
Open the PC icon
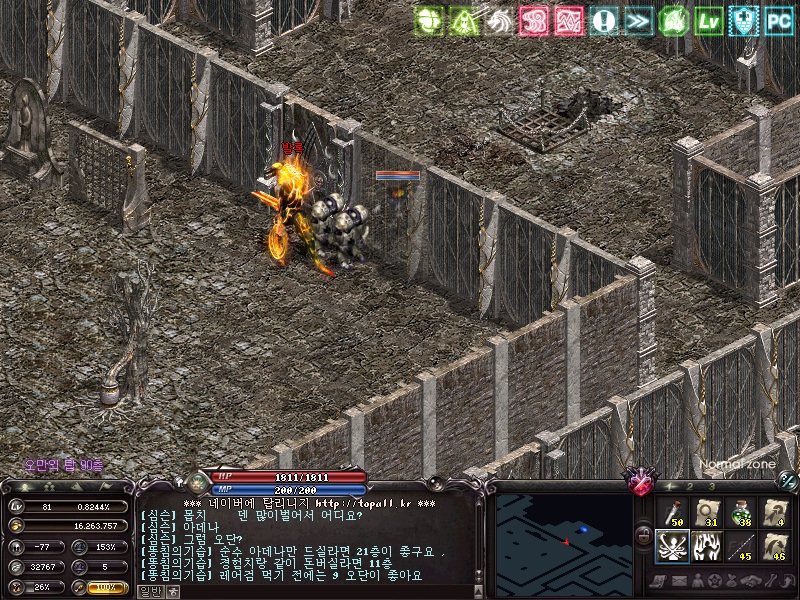tap(779, 20)
